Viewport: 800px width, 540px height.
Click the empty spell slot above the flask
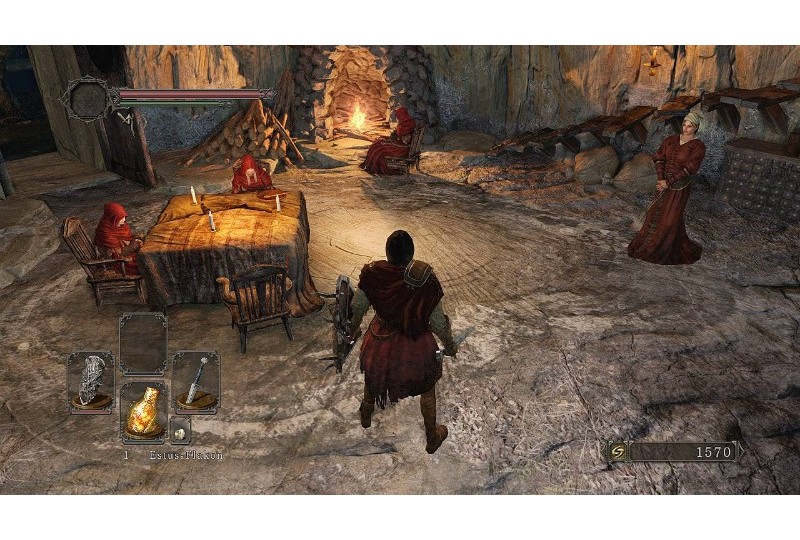point(143,343)
